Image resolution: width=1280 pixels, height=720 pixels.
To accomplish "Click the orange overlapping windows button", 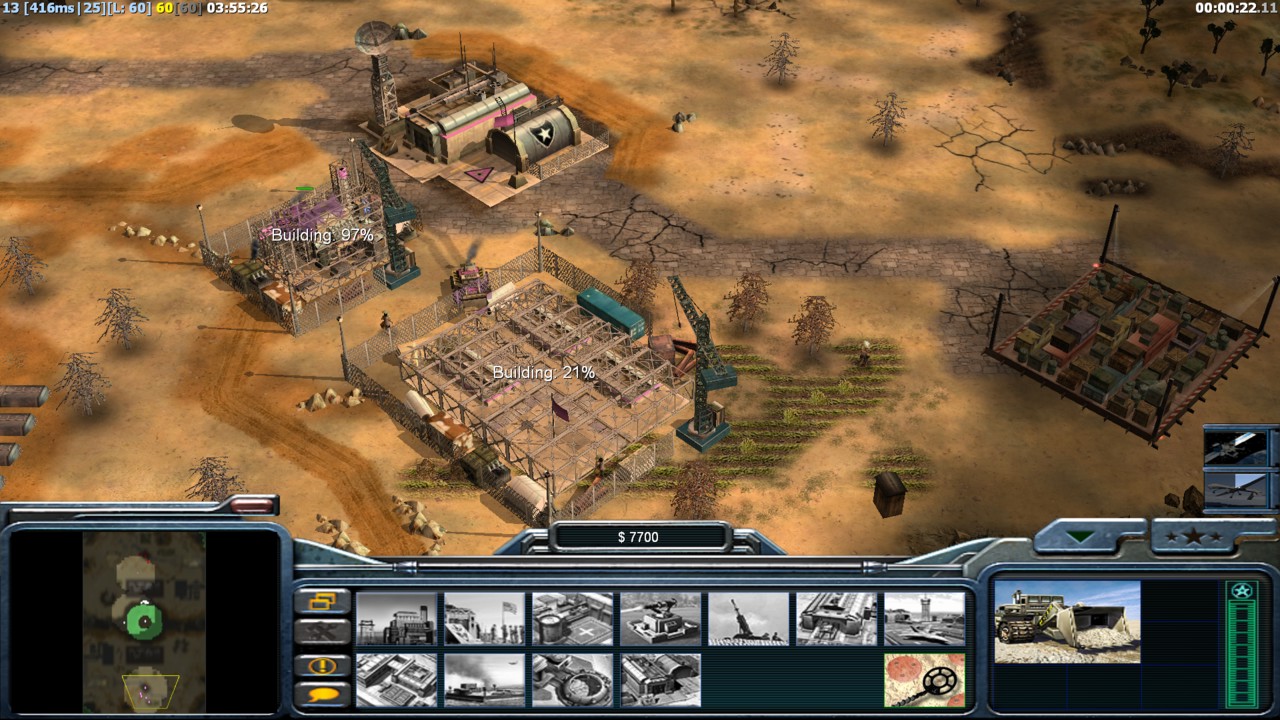I will pos(323,601).
